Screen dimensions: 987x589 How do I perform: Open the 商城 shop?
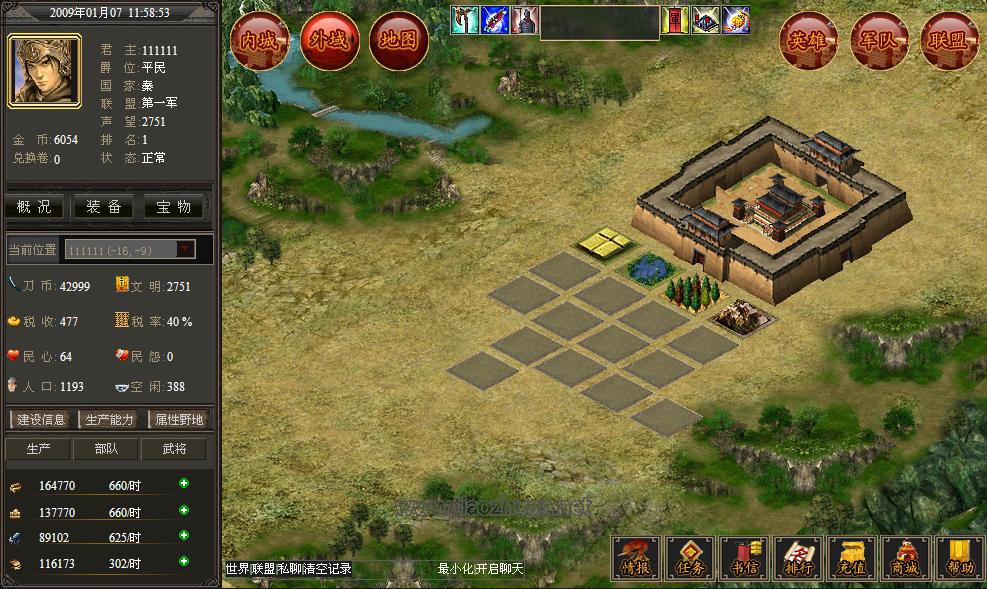point(907,558)
